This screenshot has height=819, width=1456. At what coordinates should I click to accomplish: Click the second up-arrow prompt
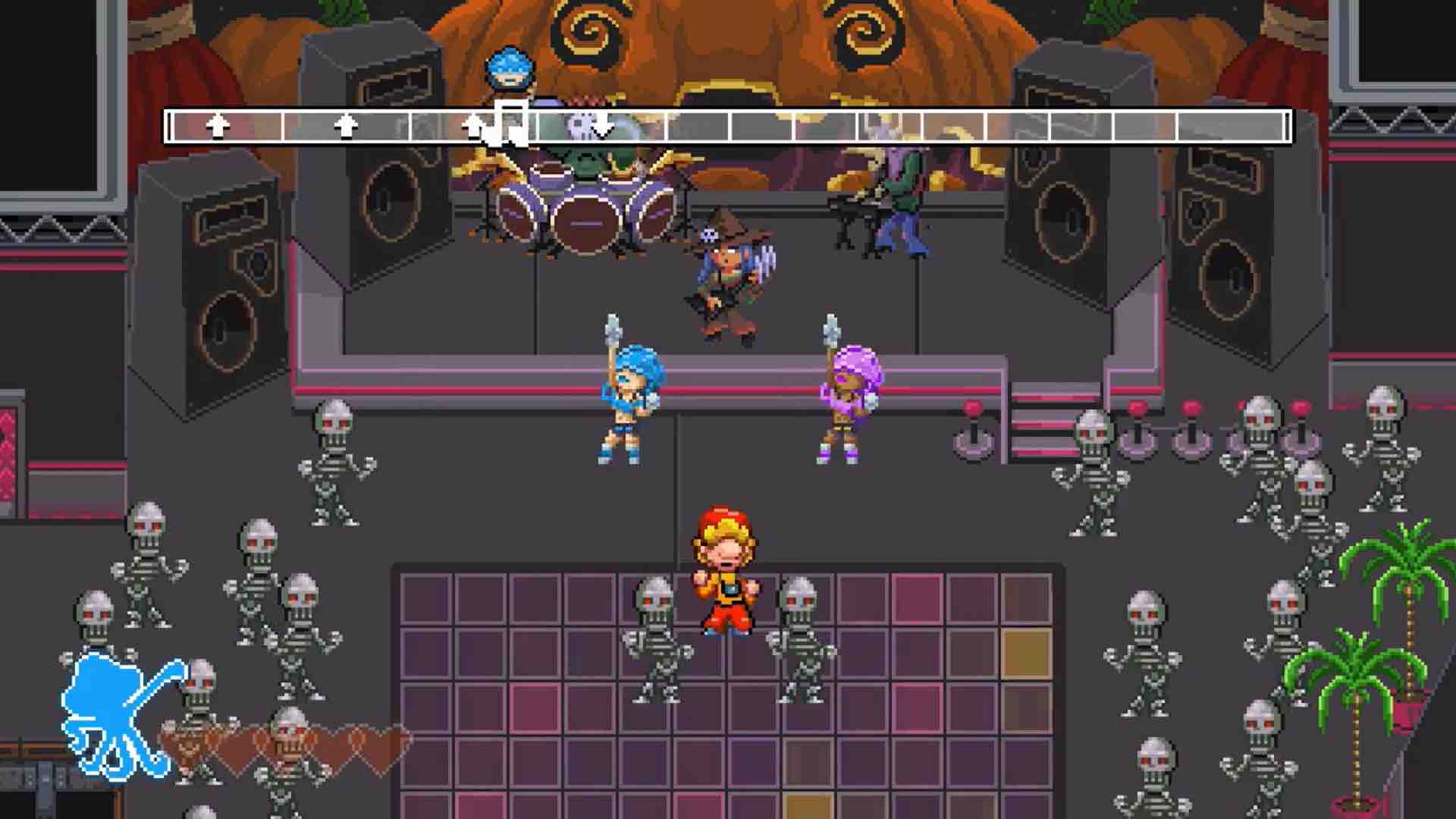(345, 124)
